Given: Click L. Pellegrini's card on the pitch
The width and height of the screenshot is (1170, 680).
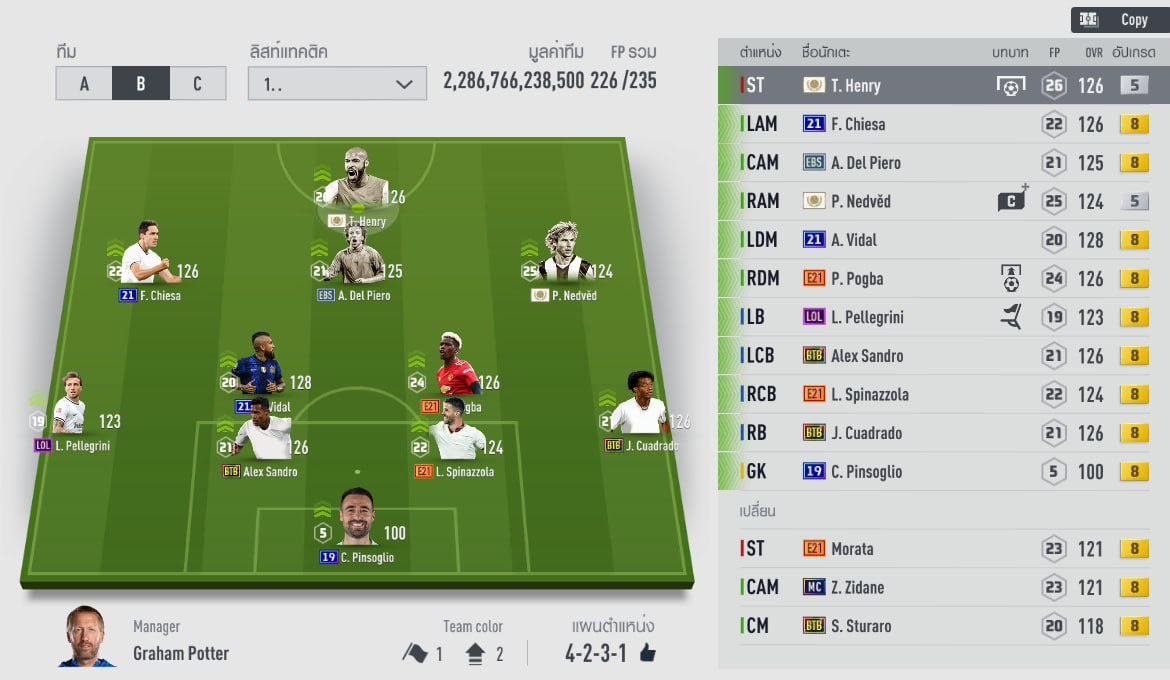Looking at the screenshot, I should coord(70,408).
